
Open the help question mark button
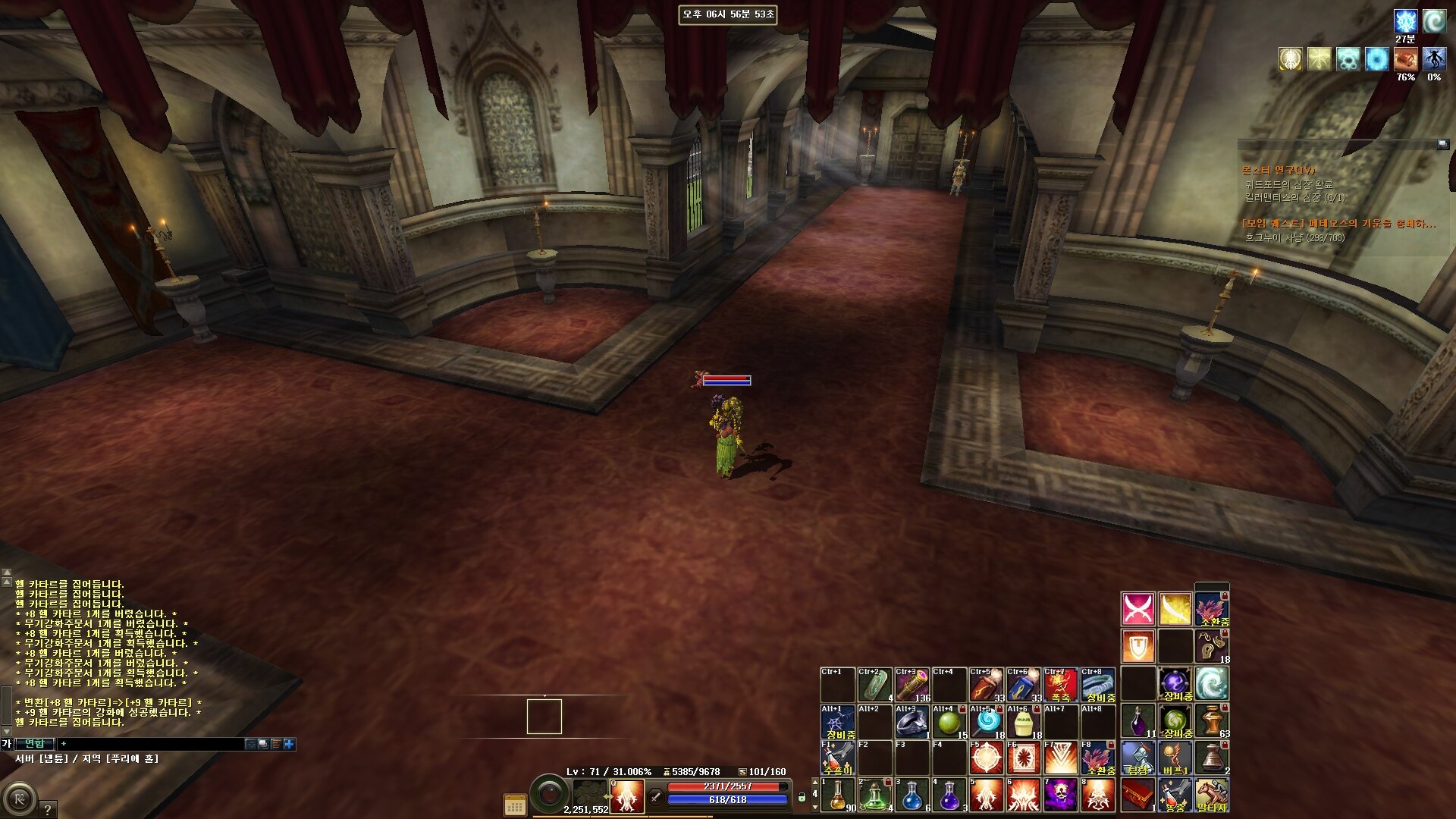47,809
